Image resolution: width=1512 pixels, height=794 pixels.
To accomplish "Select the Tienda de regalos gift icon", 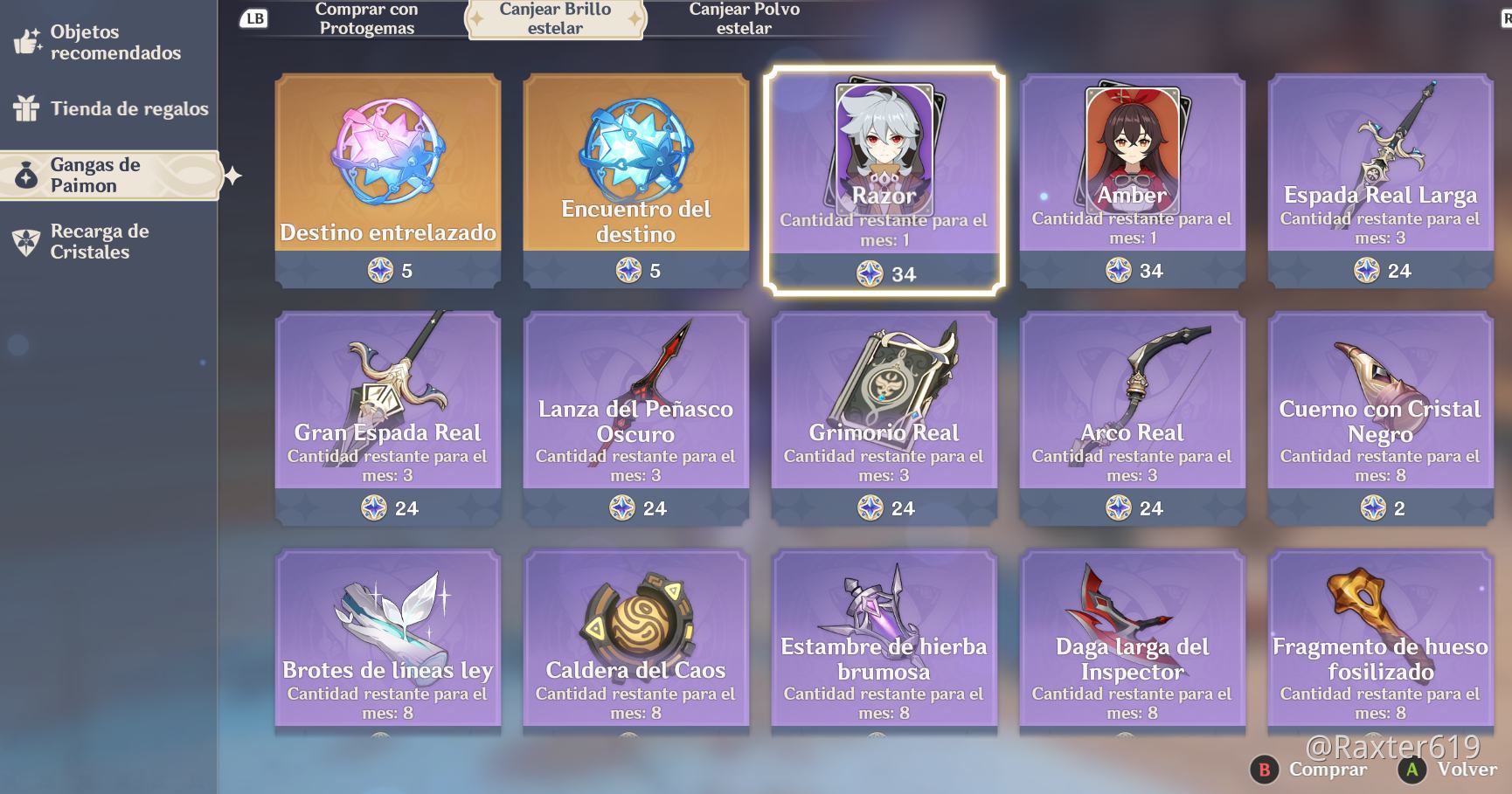I will click(26, 108).
